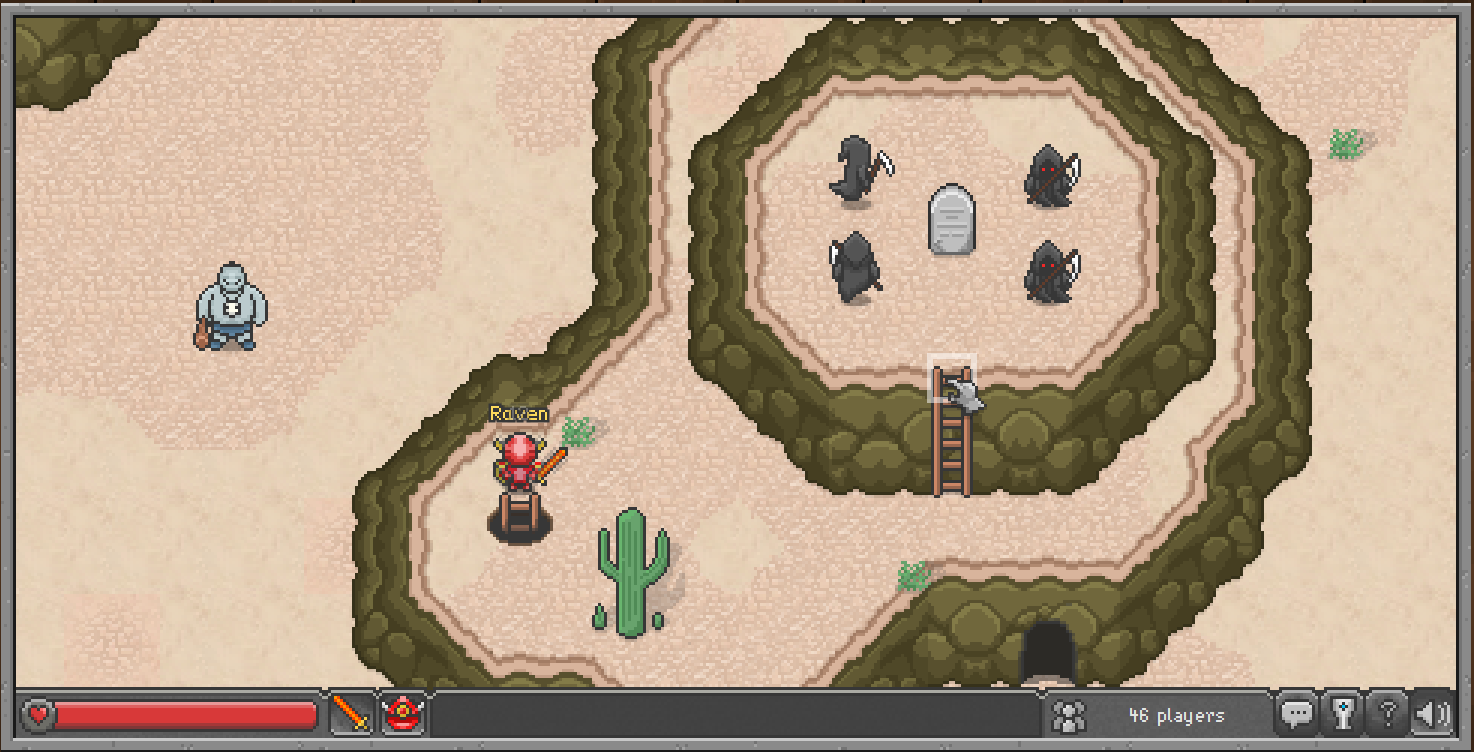Select the sword in the weapon slot
1474x752 pixels.
pos(350,714)
